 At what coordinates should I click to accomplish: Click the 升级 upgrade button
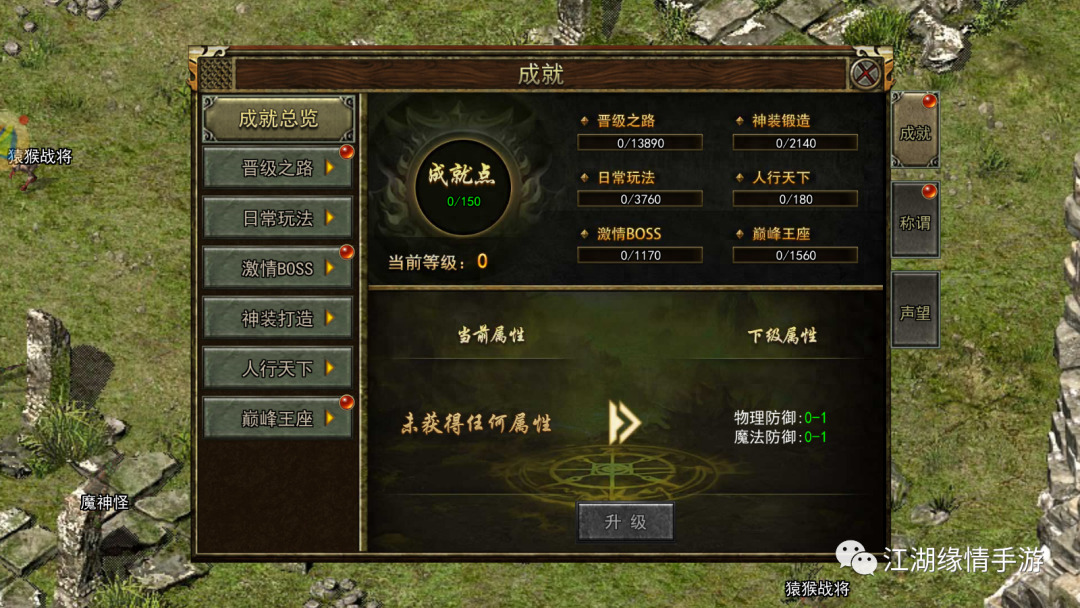626,522
